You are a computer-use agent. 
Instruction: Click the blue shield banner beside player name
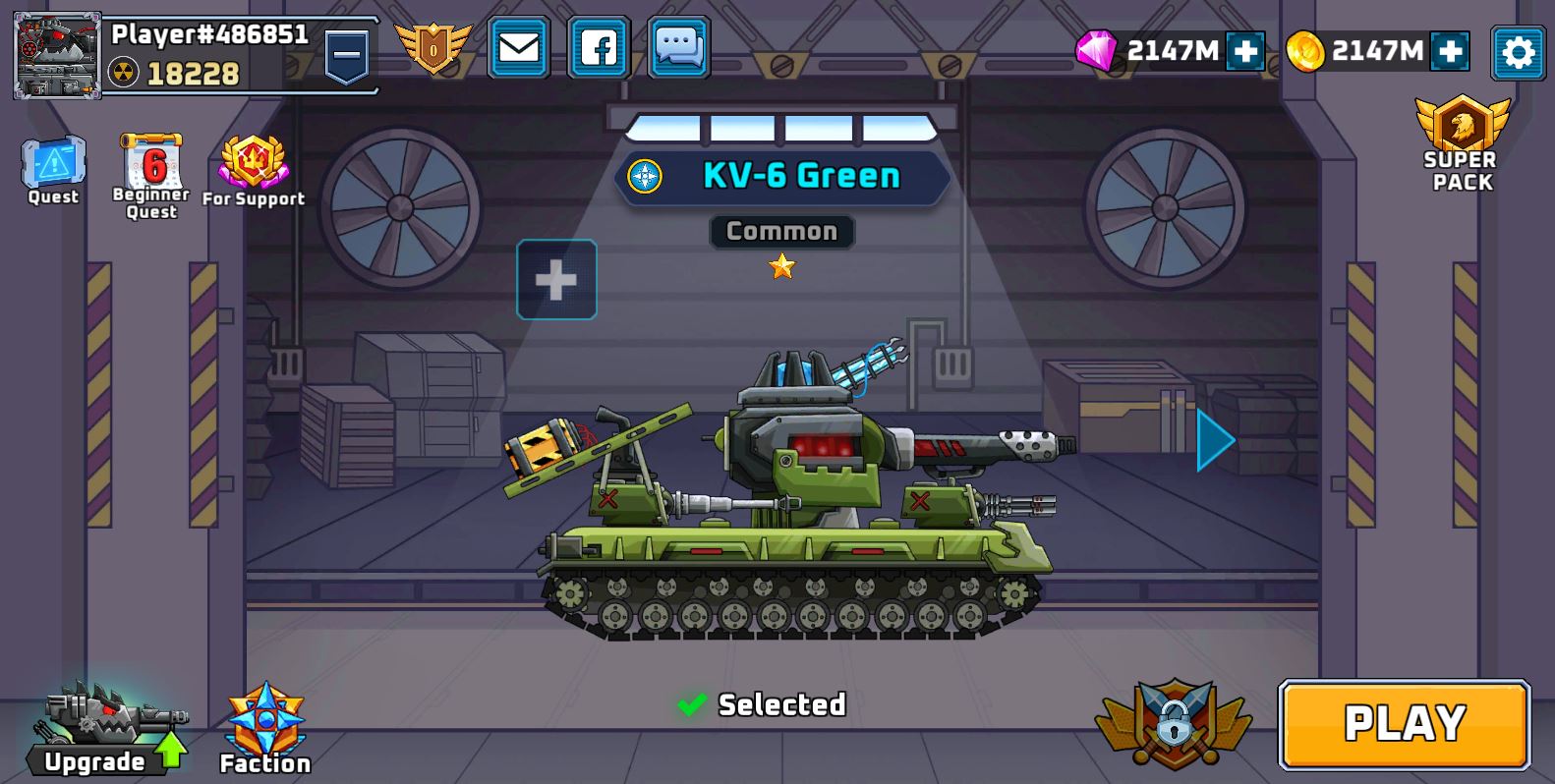click(346, 55)
